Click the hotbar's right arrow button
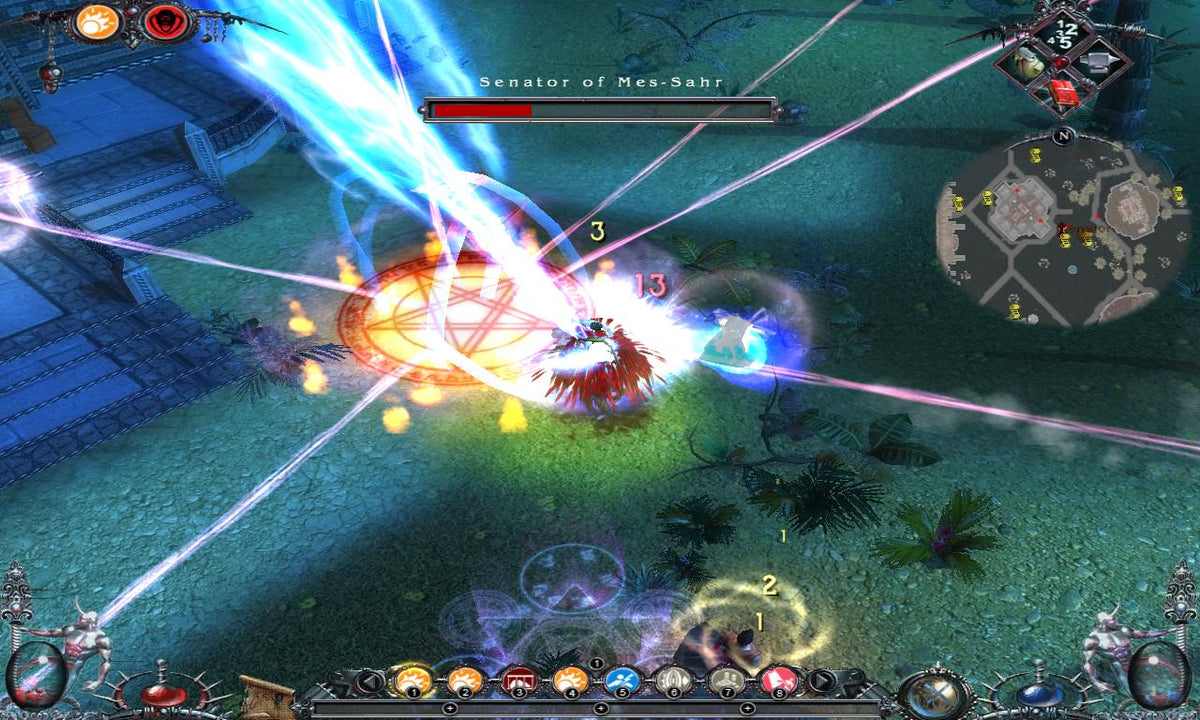The height and width of the screenshot is (720, 1200). [821, 683]
